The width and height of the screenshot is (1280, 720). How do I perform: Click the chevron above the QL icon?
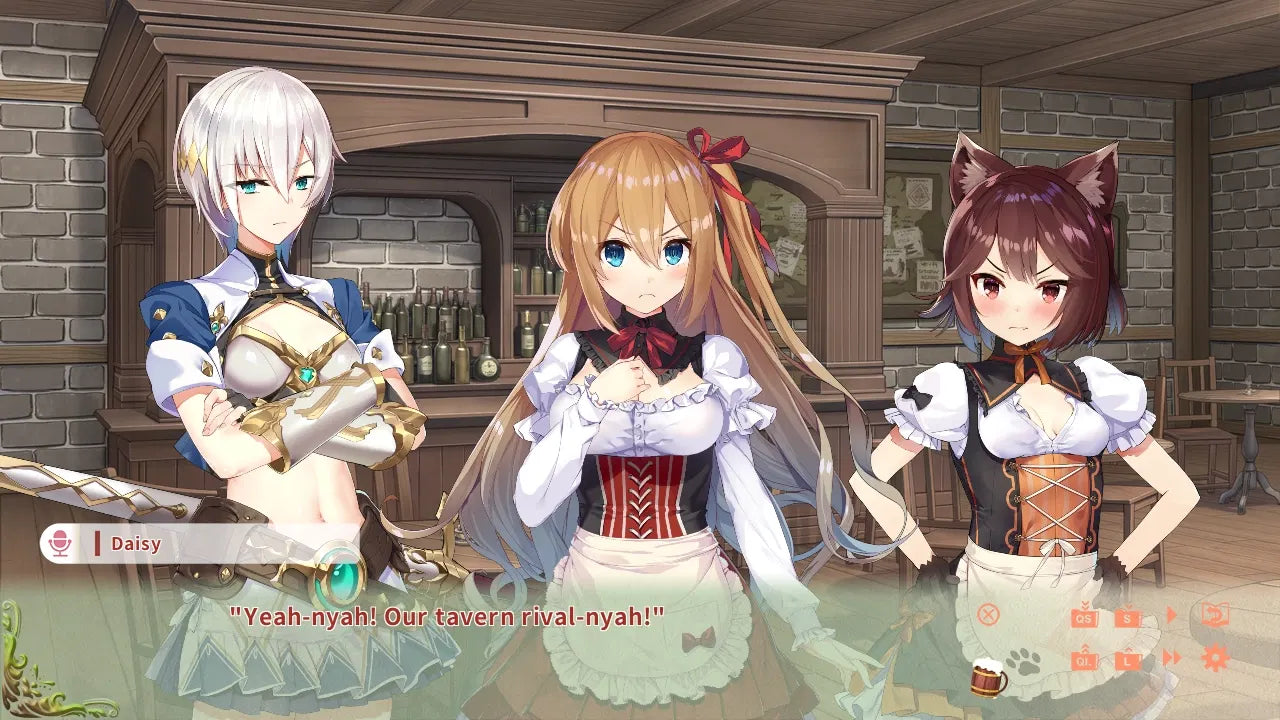[1085, 648]
